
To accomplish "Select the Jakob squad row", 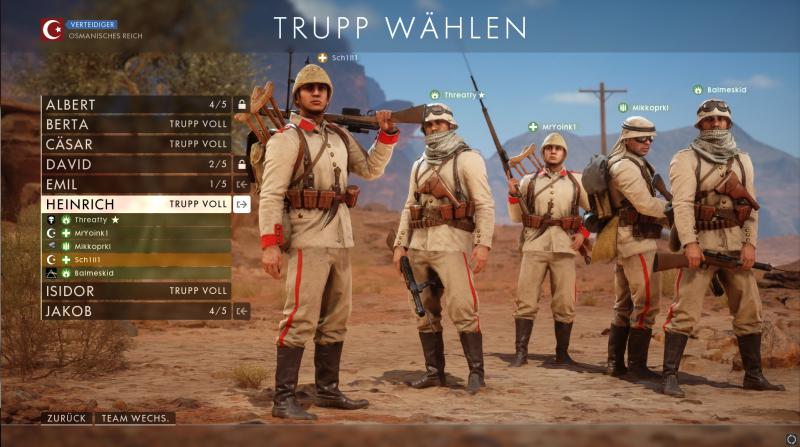I will click(136, 311).
